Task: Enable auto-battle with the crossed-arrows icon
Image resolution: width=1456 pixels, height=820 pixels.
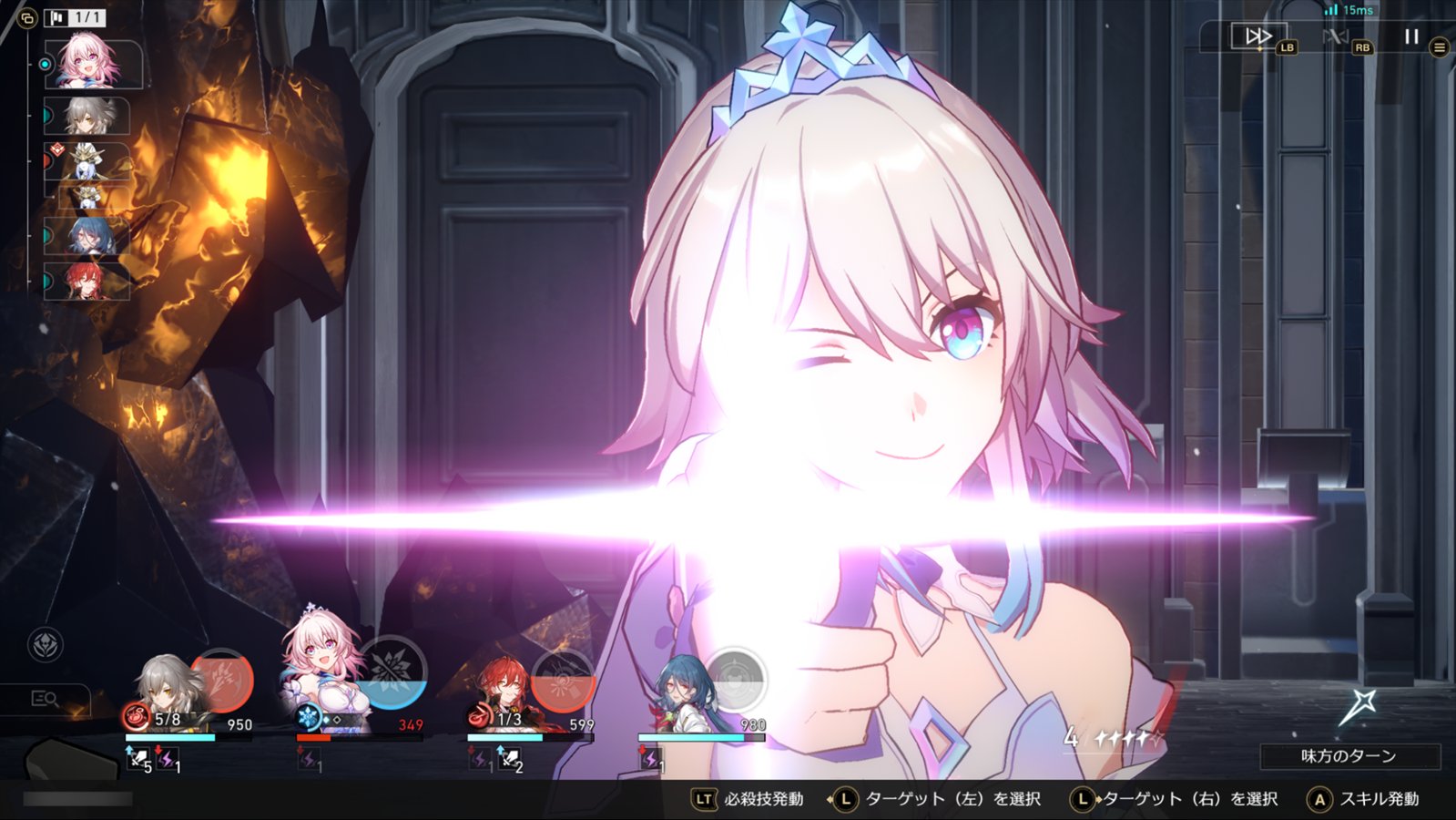Action: [1335, 36]
